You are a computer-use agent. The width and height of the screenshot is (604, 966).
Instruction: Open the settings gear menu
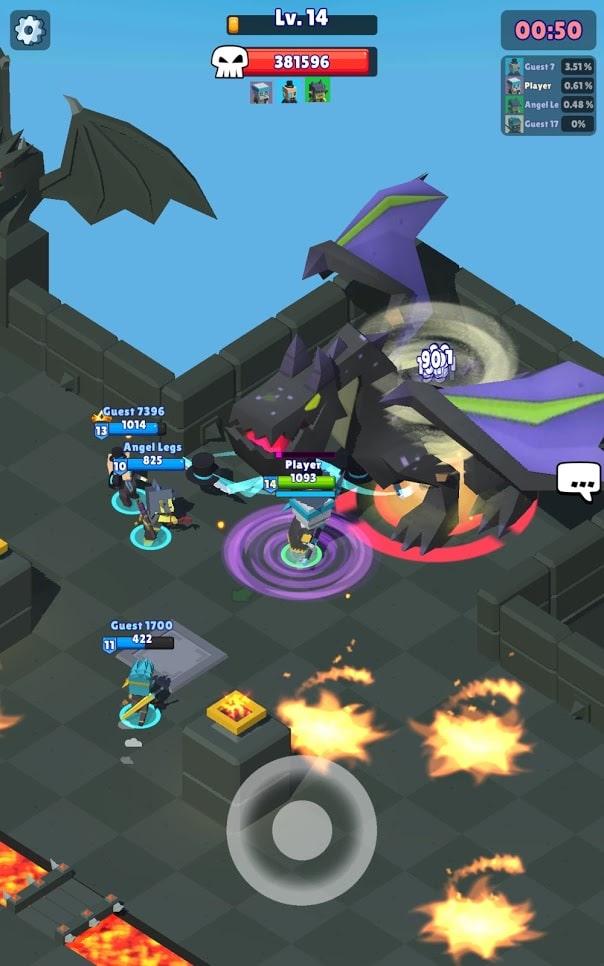click(30, 30)
